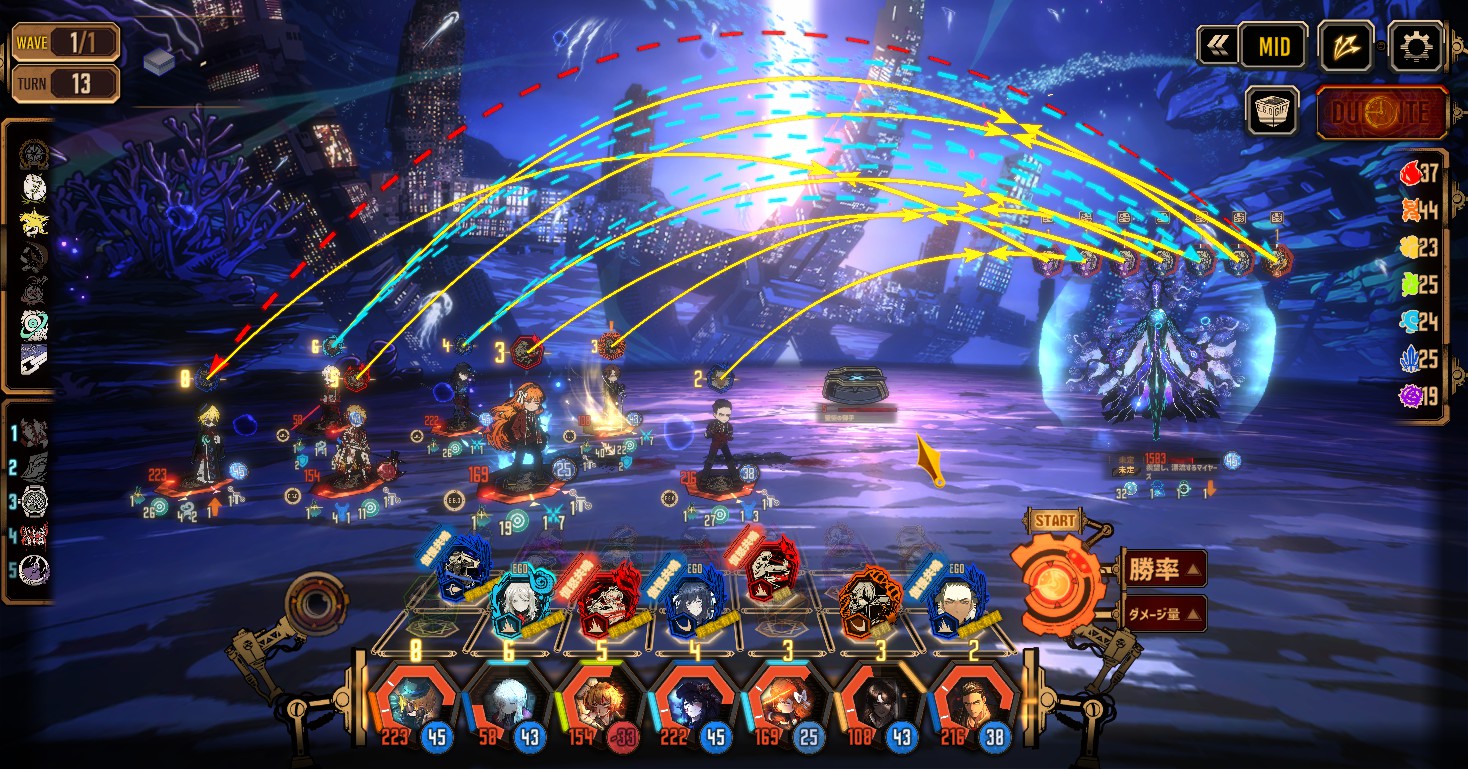Choose the ダメージ量 damage auto-select
This screenshot has width=1468, height=769.
[1164, 613]
